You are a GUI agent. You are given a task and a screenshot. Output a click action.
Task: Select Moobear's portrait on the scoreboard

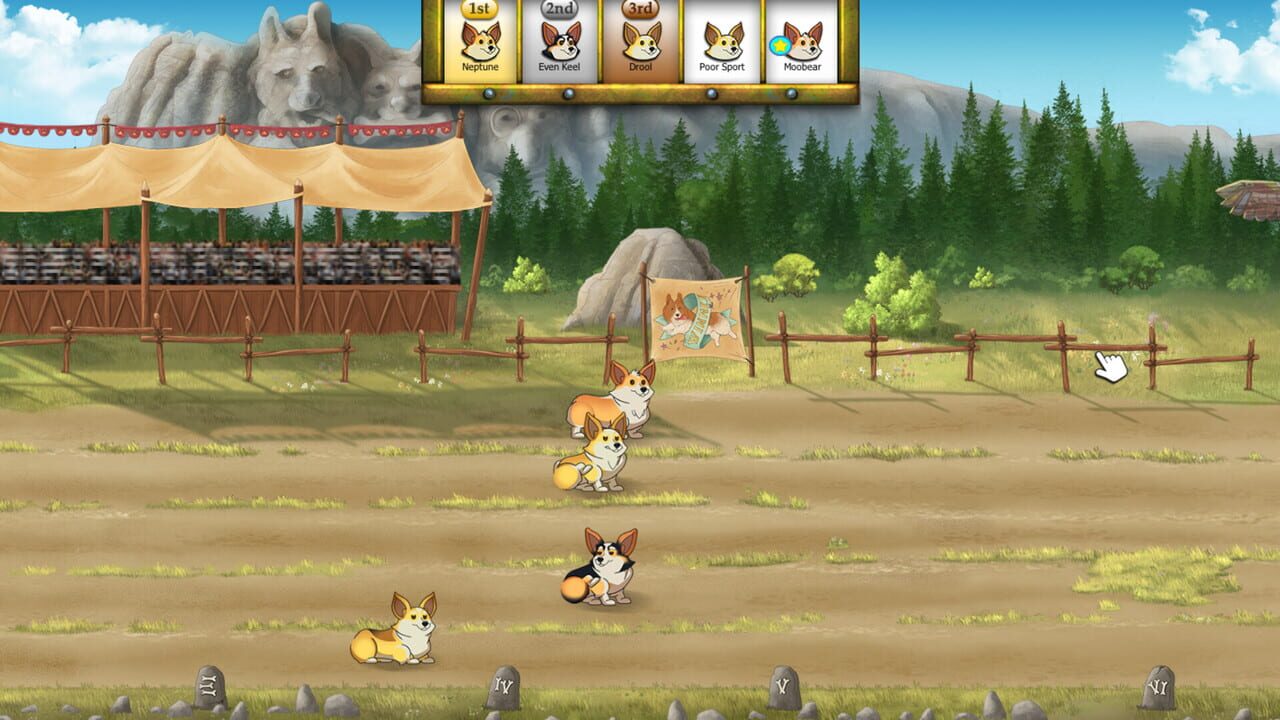coord(802,43)
